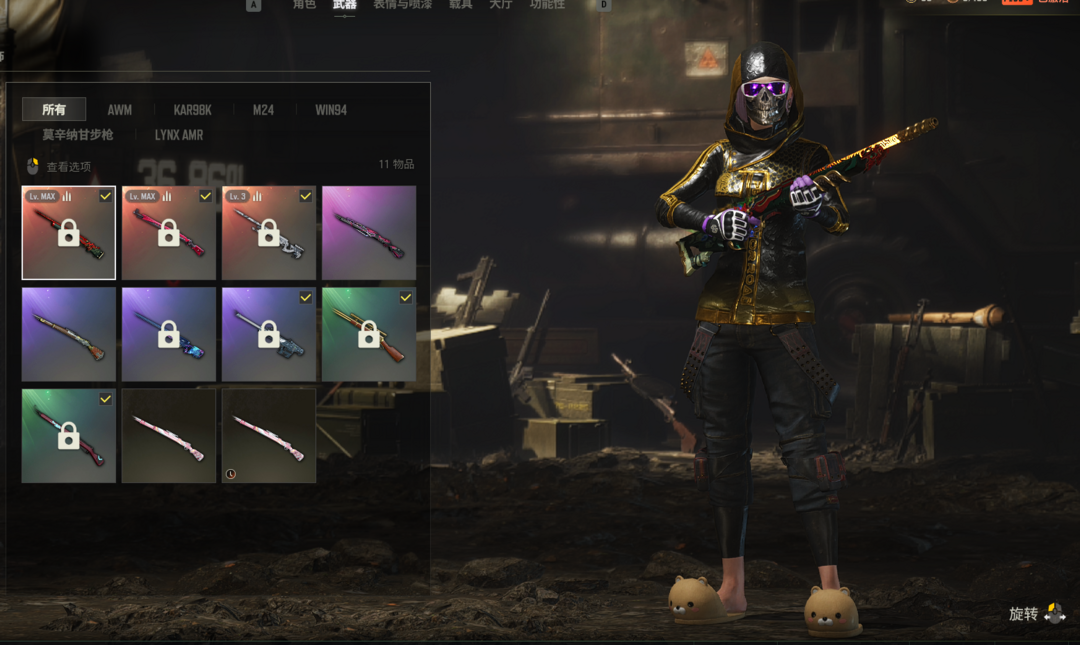Select the gold-barreled rifle on green background

coord(369,334)
